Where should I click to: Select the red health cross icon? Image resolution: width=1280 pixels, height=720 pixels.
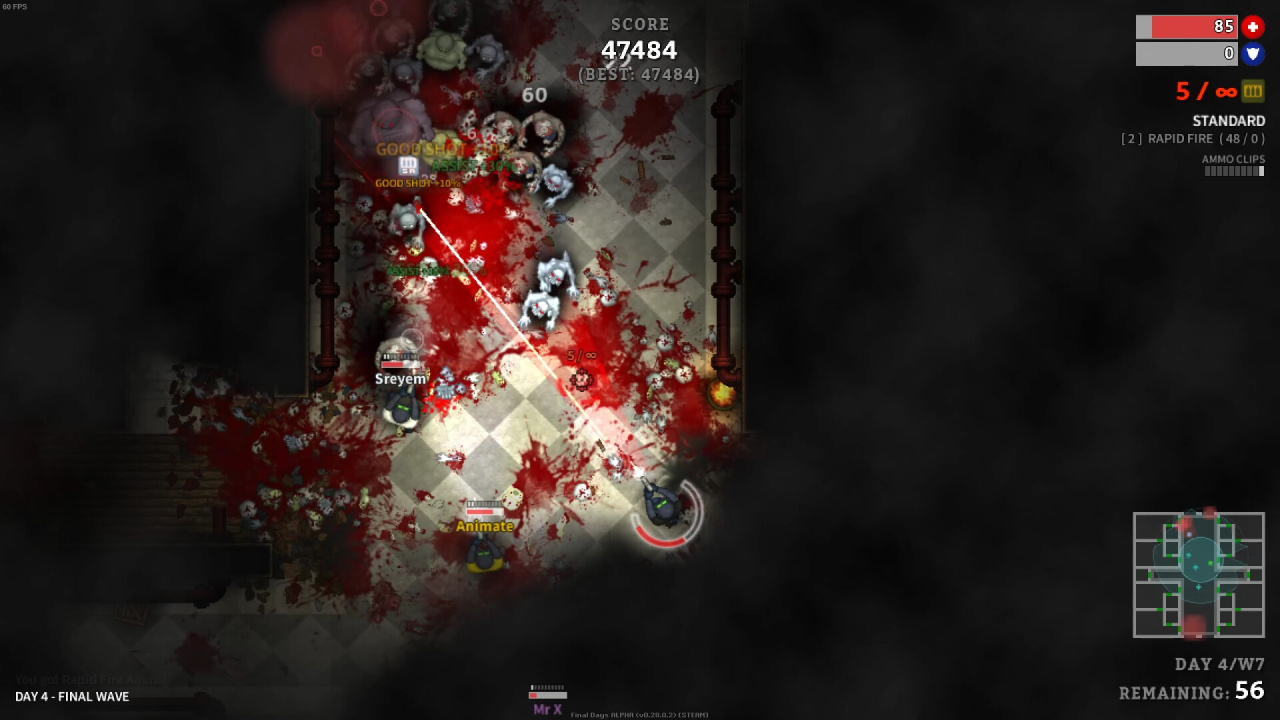coord(1253,27)
